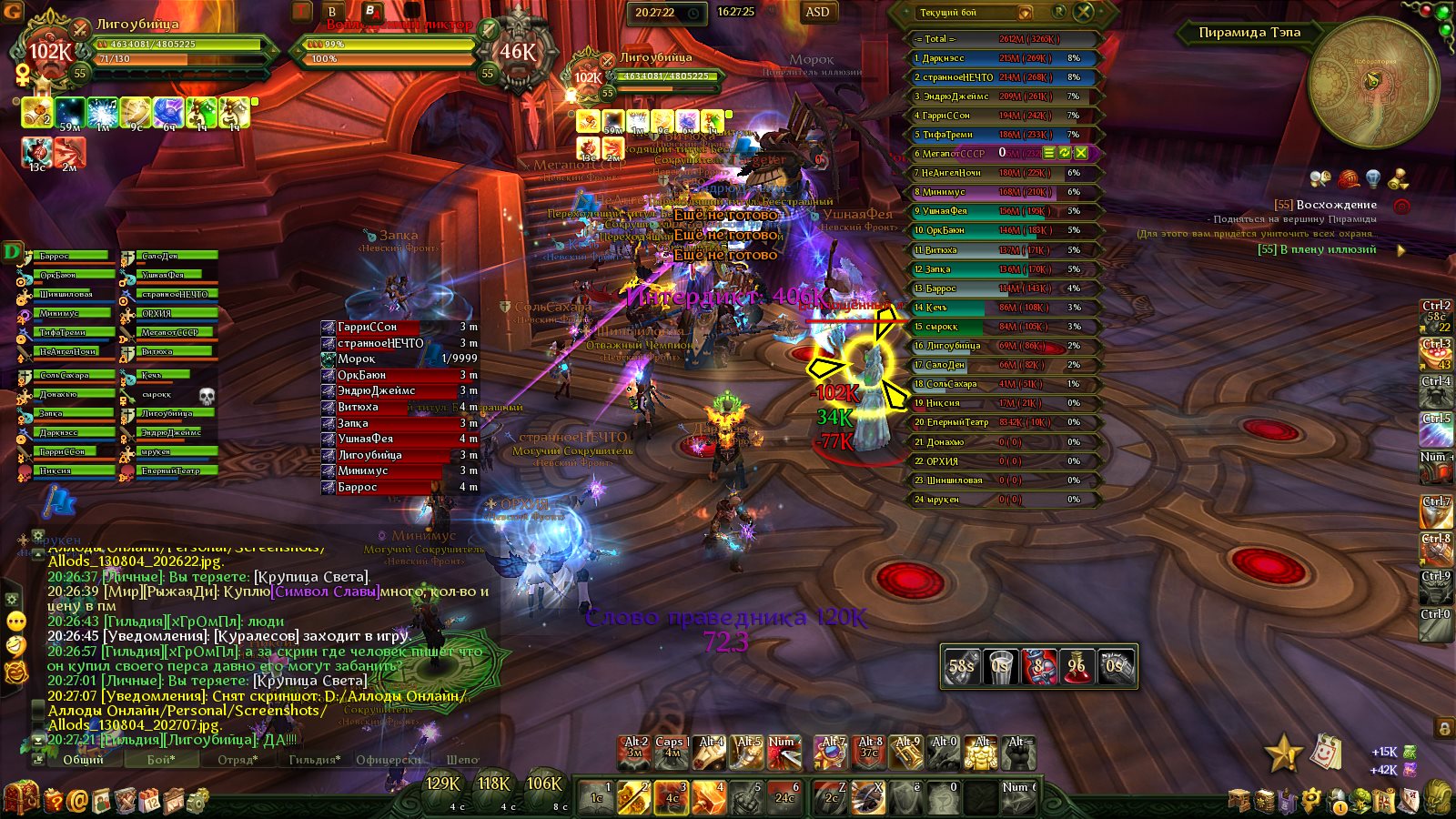Select the Восхождение quest in tracker
Image resolution: width=1456 pixels, height=819 pixels.
[x=1336, y=205]
